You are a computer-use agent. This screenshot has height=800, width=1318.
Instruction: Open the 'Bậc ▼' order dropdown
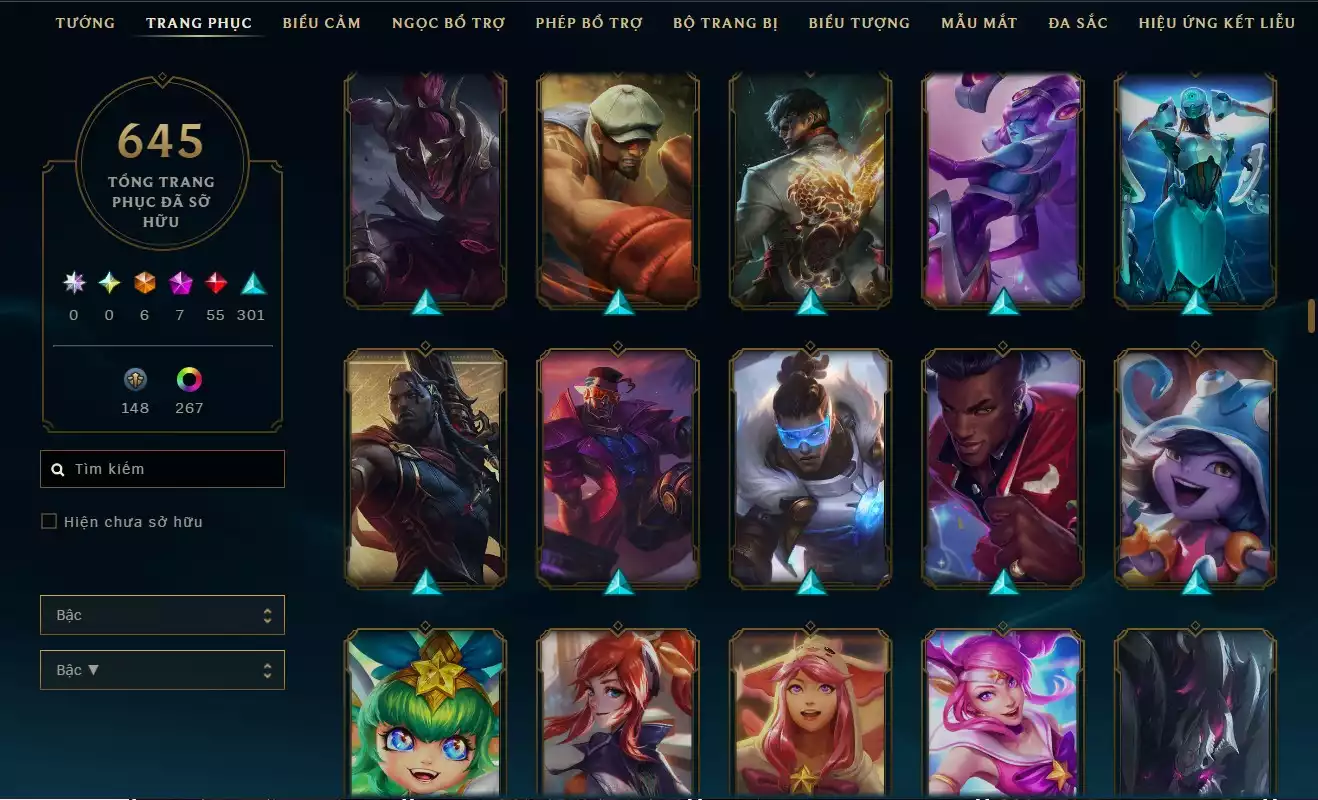pyautogui.click(x=162, y=669)
